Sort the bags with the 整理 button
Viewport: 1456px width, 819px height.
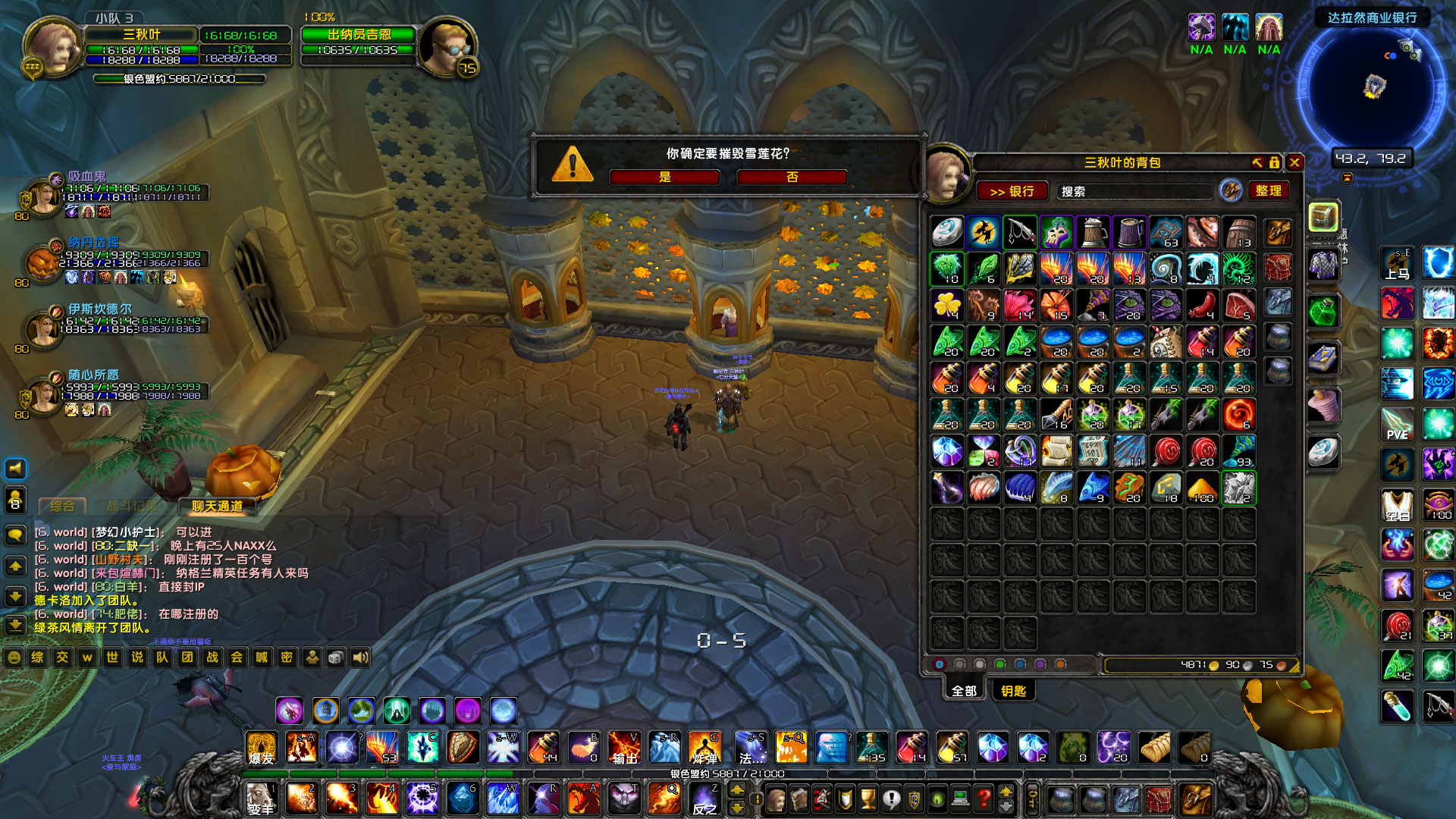[1270, 191]
